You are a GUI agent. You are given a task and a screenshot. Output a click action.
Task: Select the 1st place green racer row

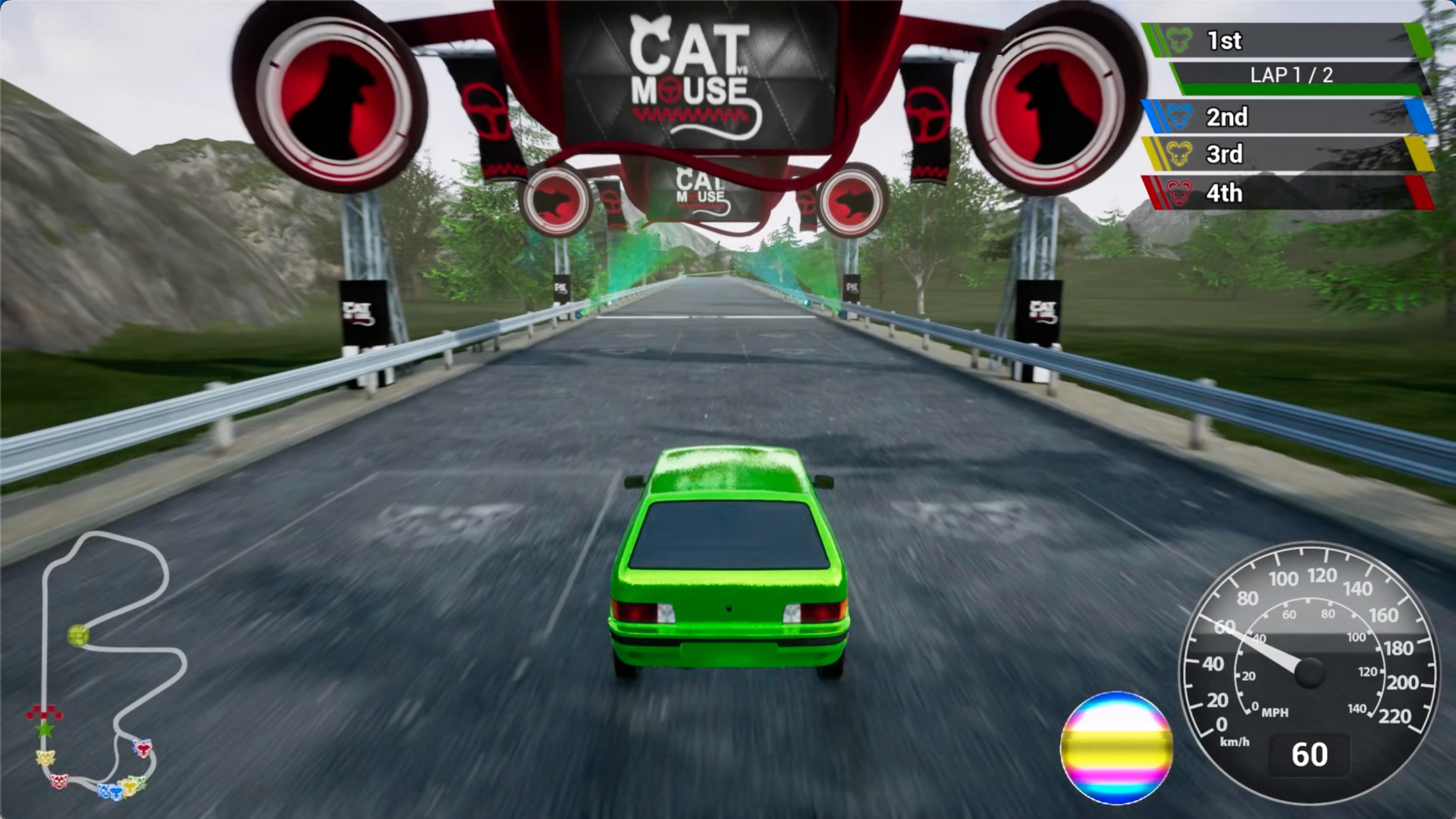tap(1285, 41)
